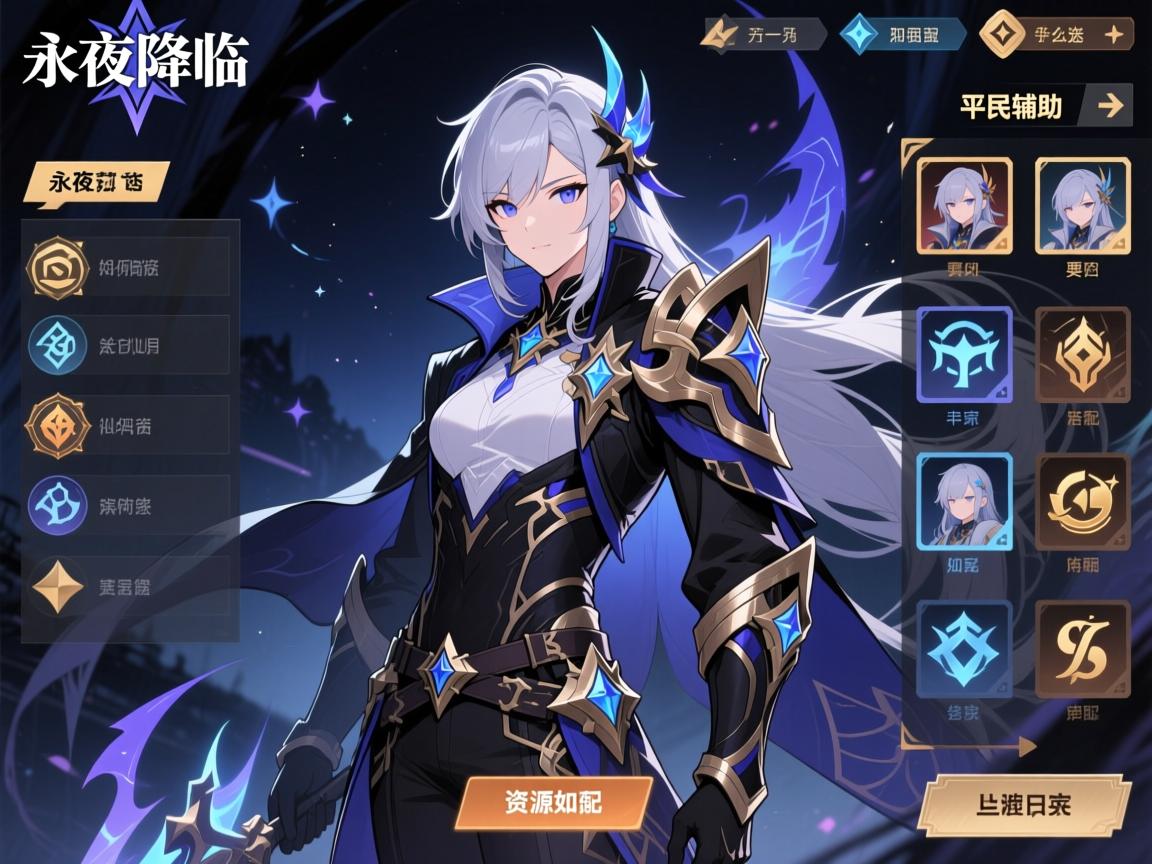Click the beige button in the bottom-right corner
Image resolution: width=1152 pixels, height=864 pixels.
[1023, 805]
